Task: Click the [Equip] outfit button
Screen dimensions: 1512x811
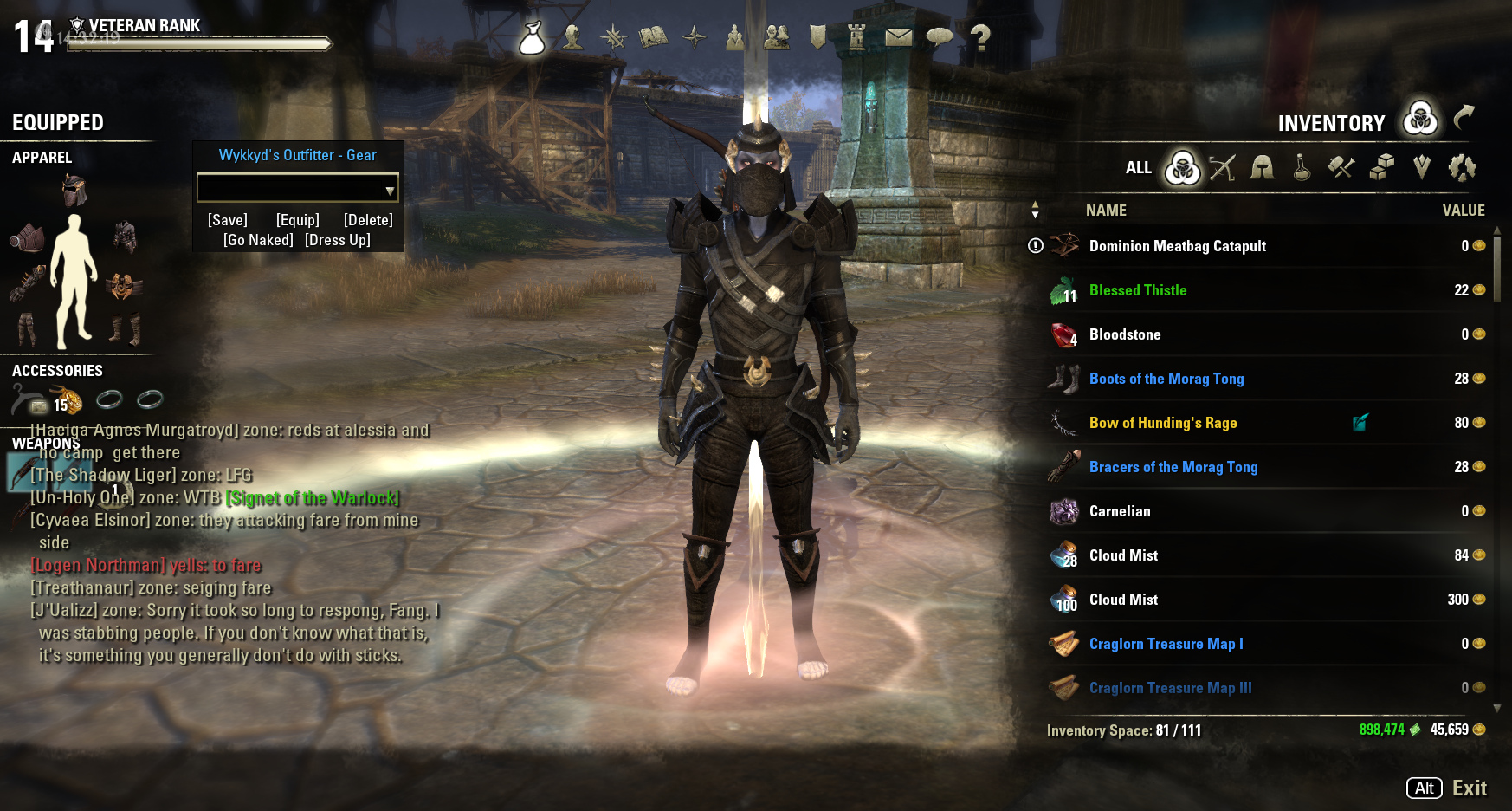Action: point(298,220)
